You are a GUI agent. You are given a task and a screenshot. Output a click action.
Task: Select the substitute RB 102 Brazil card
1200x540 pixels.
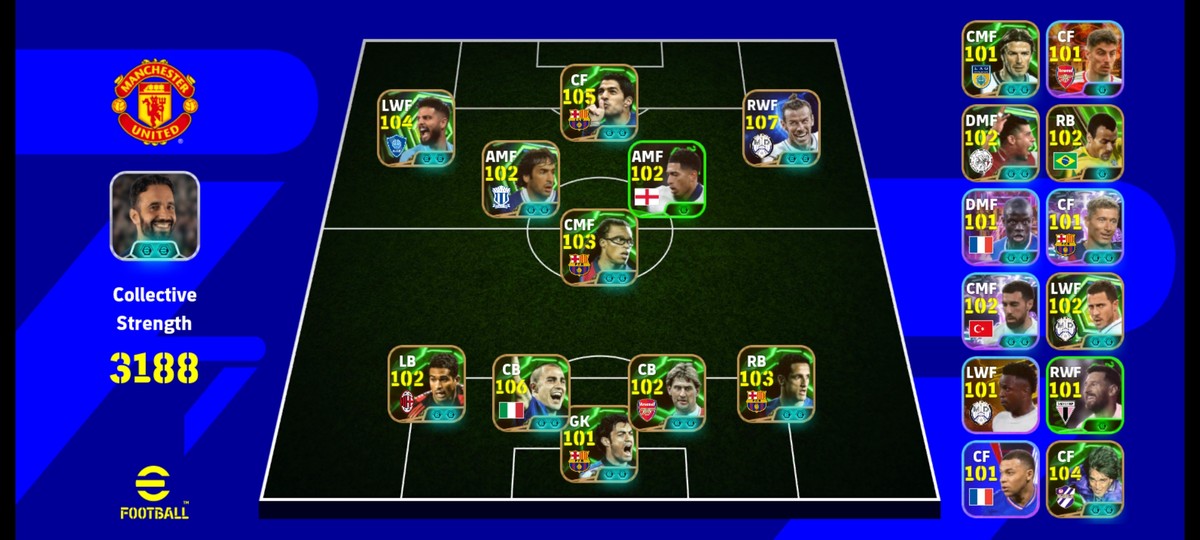(1085, 143)
